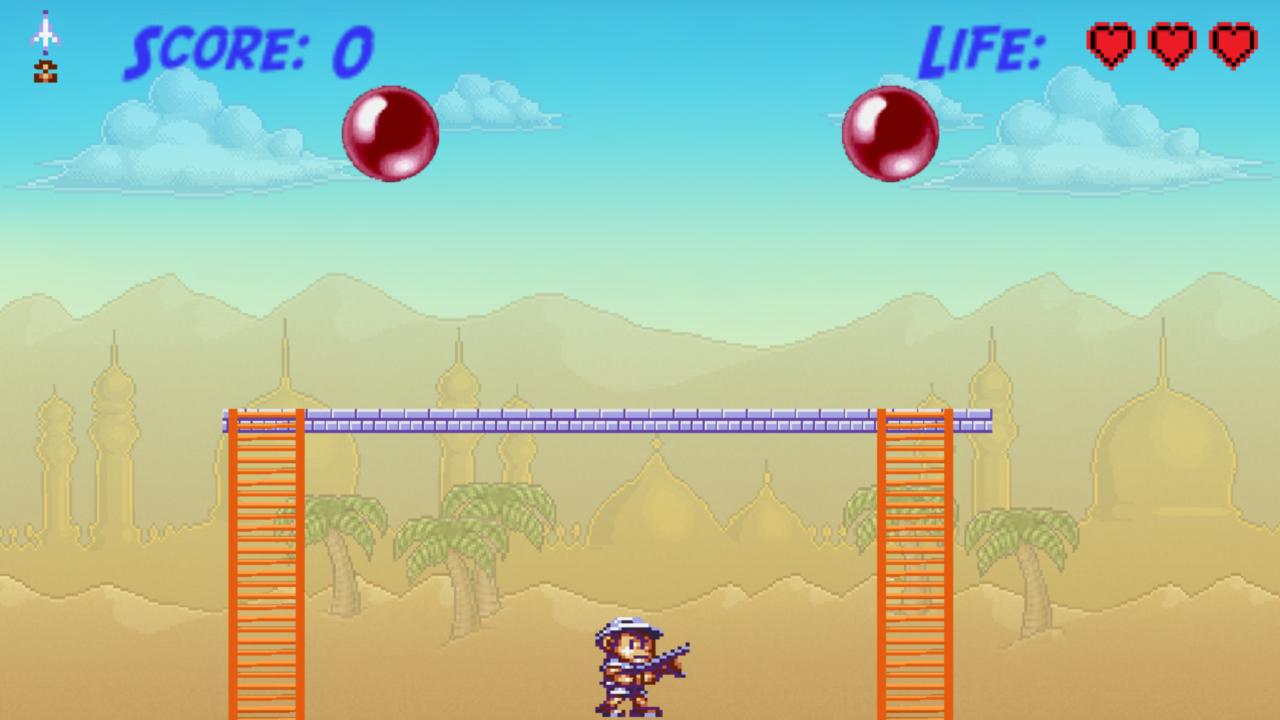The image size is (1280, 720).
Task: Click the left red bubble
Action: [x=392, y=135]
